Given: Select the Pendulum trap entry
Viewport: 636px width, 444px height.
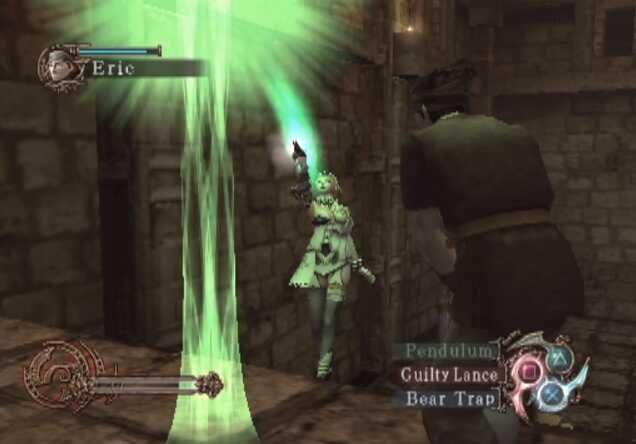Looking at the screenshot, I should (x=447, y=351).
